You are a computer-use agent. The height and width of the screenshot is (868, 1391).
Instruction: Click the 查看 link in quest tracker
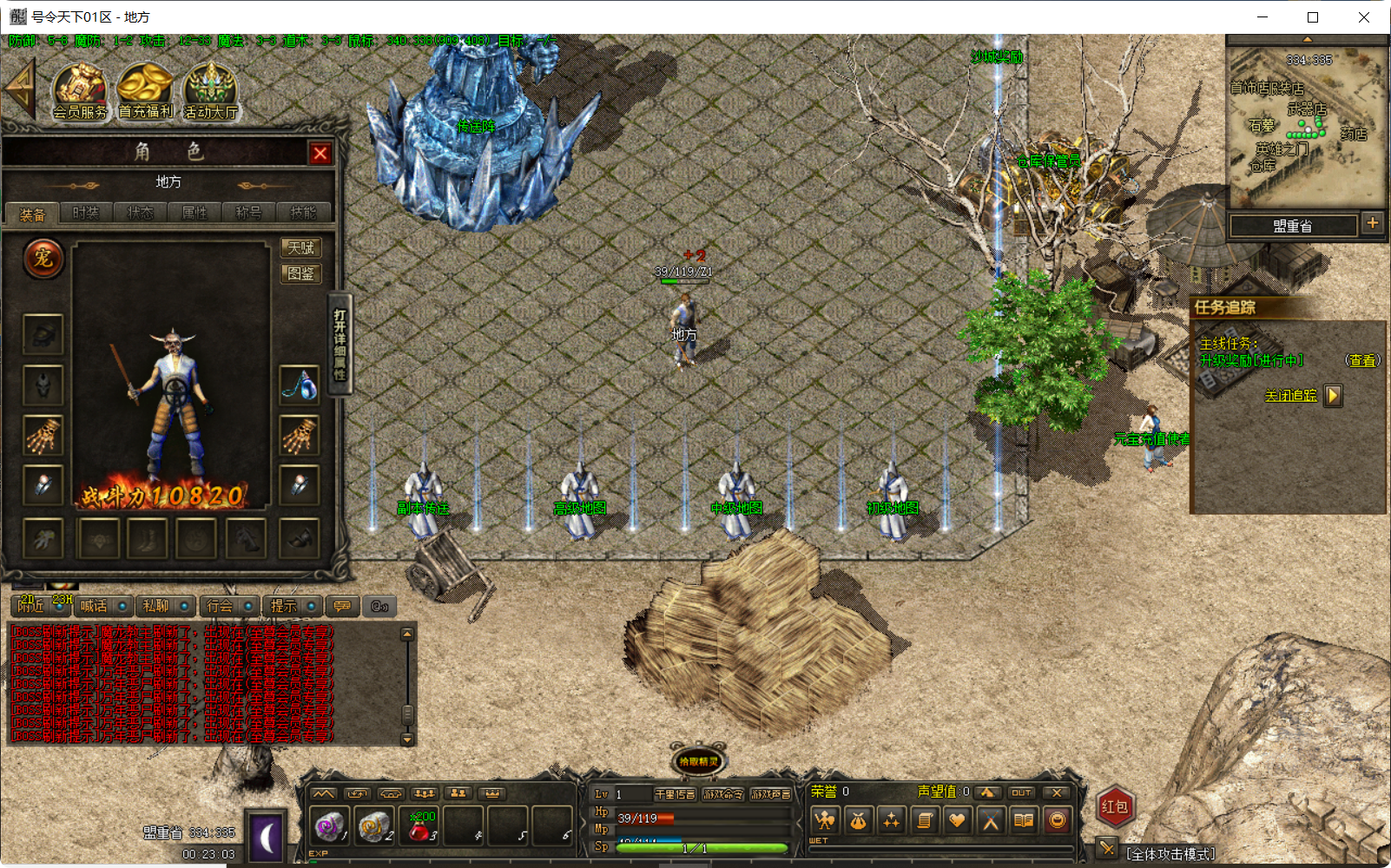[x=1361, y=359]
